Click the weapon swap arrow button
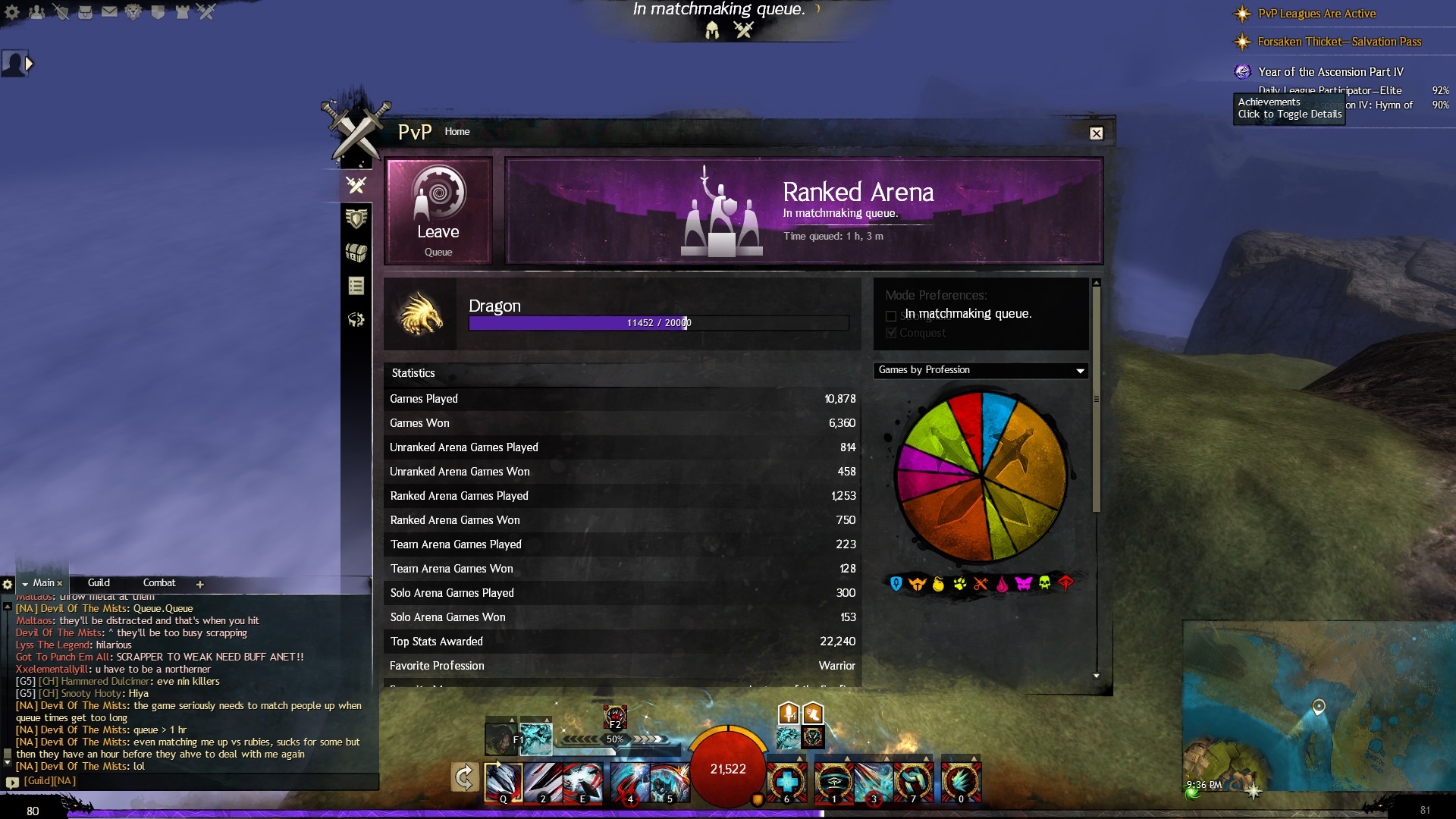 464,777
